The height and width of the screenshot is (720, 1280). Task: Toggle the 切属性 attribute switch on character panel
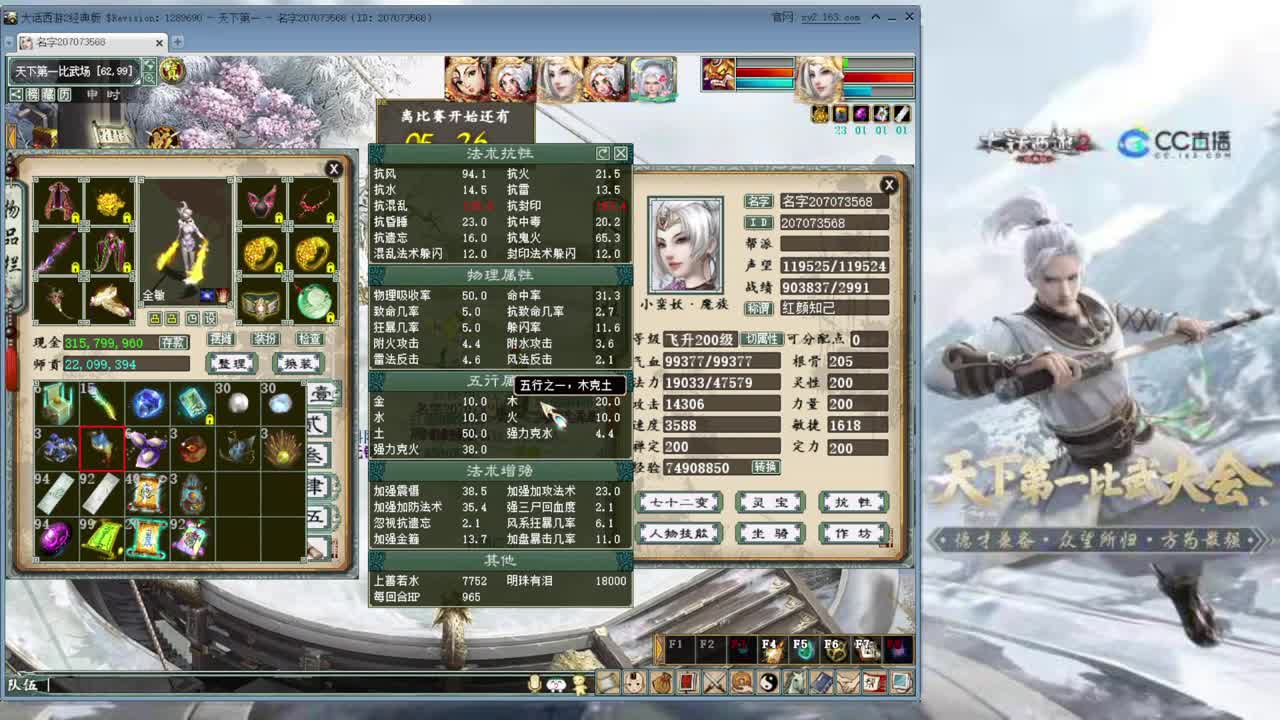point(762,339)
